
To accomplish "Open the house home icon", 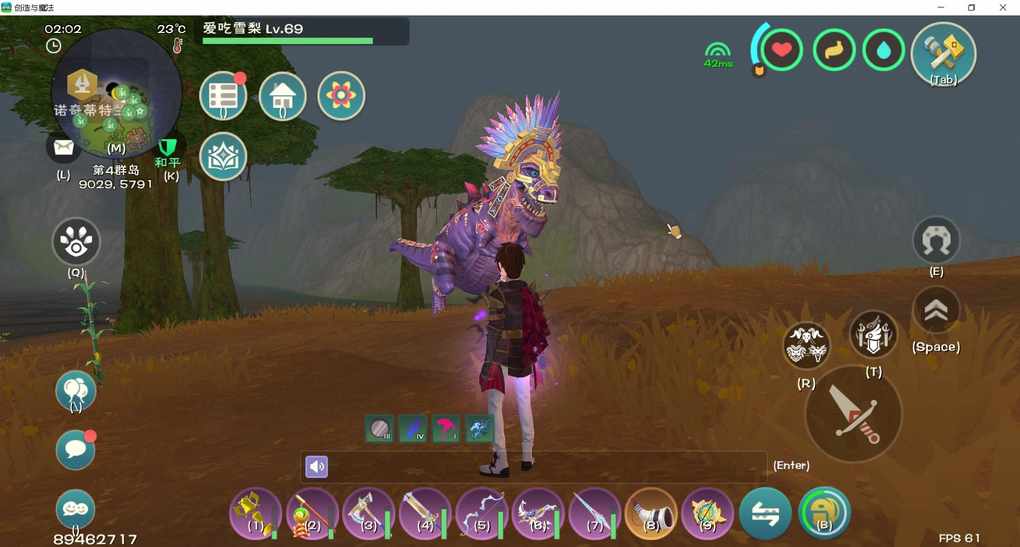I will (x=283, y=96).
